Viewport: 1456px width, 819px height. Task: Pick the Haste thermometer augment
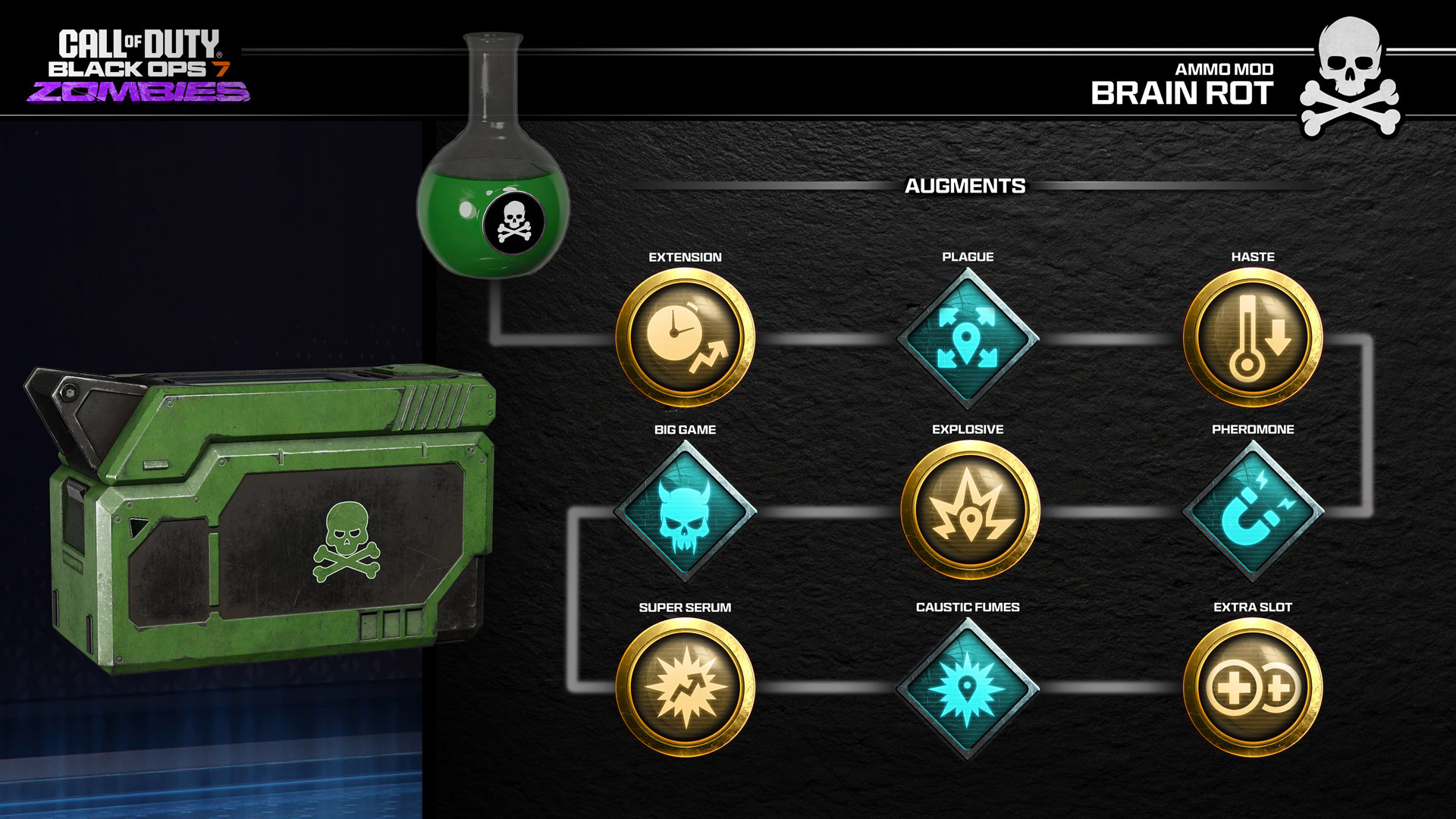(1253, 338)
